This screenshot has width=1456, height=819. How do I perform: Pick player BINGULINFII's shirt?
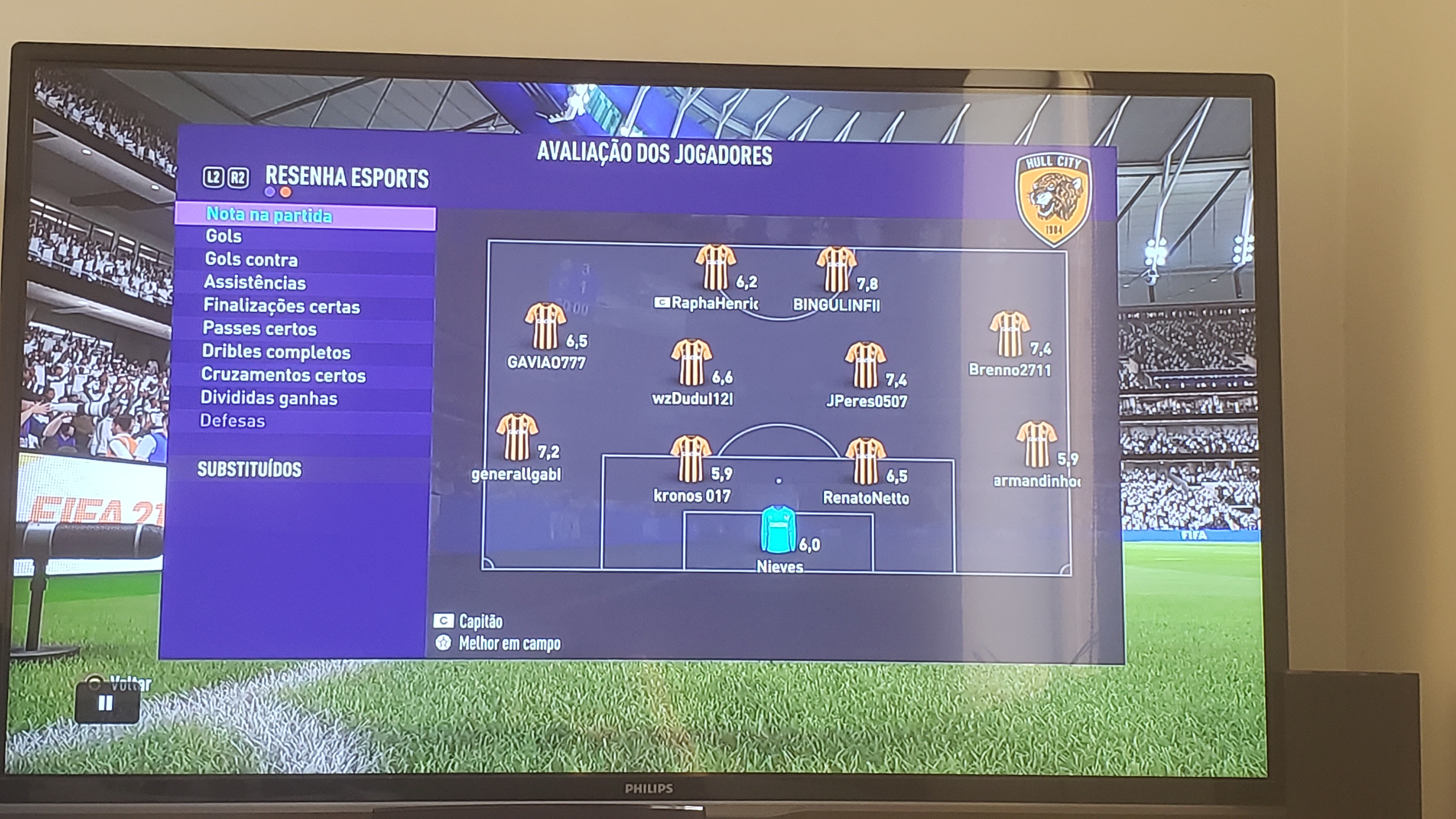pos(836,268)
